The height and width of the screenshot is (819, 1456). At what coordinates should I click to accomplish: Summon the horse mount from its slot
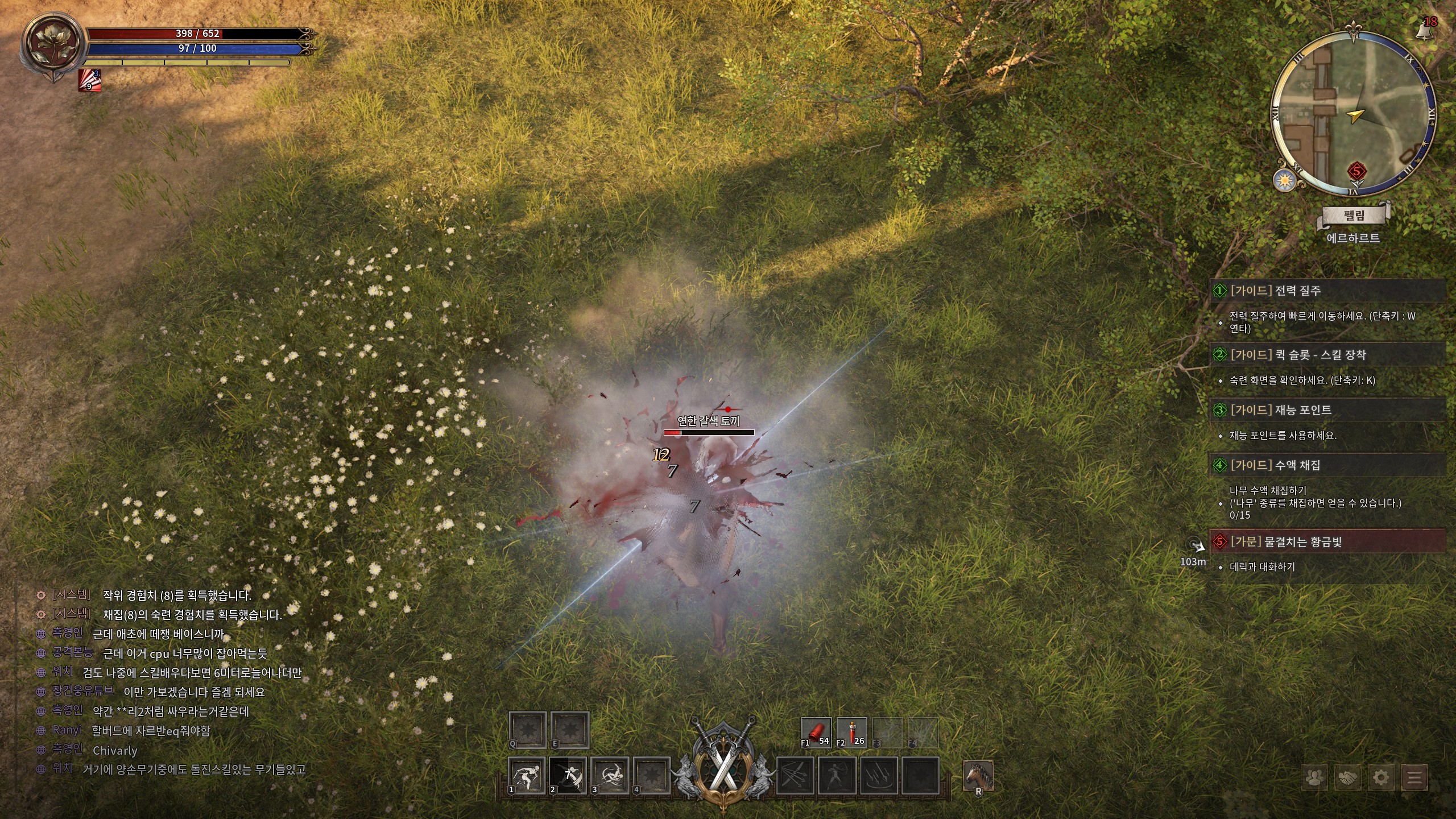point(978,776)
